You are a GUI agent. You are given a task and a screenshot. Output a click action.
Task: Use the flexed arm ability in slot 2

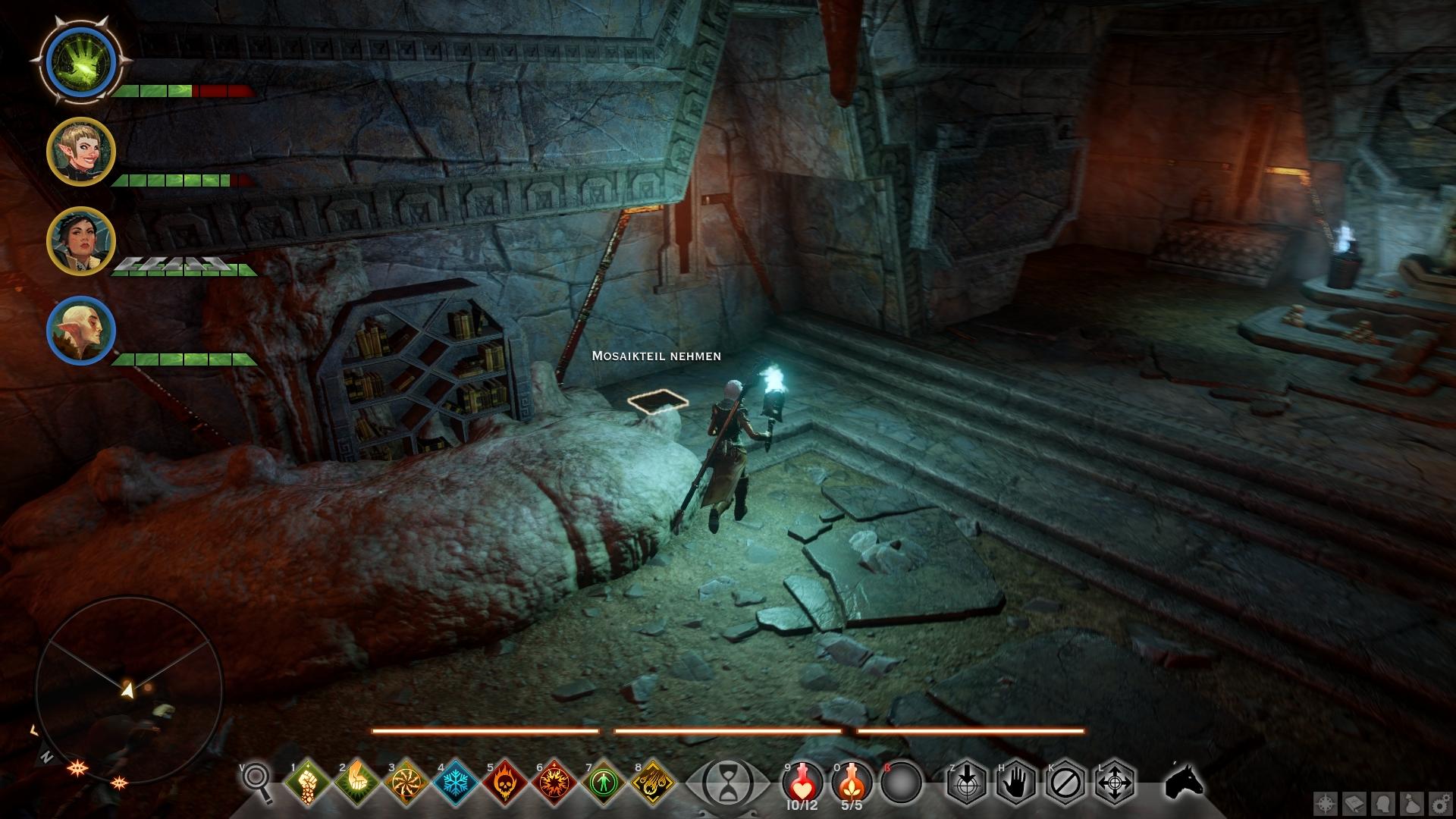coord(357,782)
